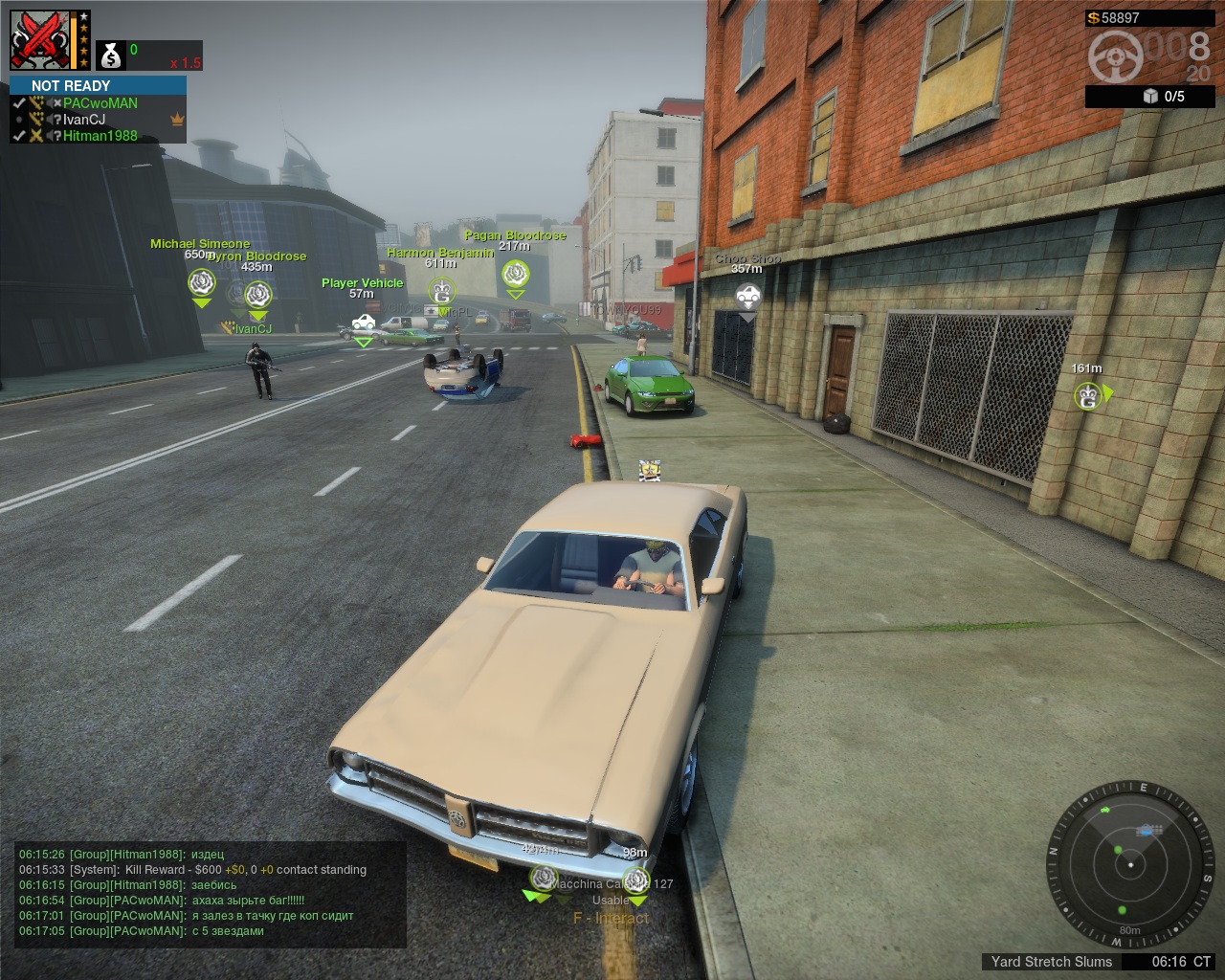Select PACwoMAN in the group list
1225x980 pixels.
point(100,103)
